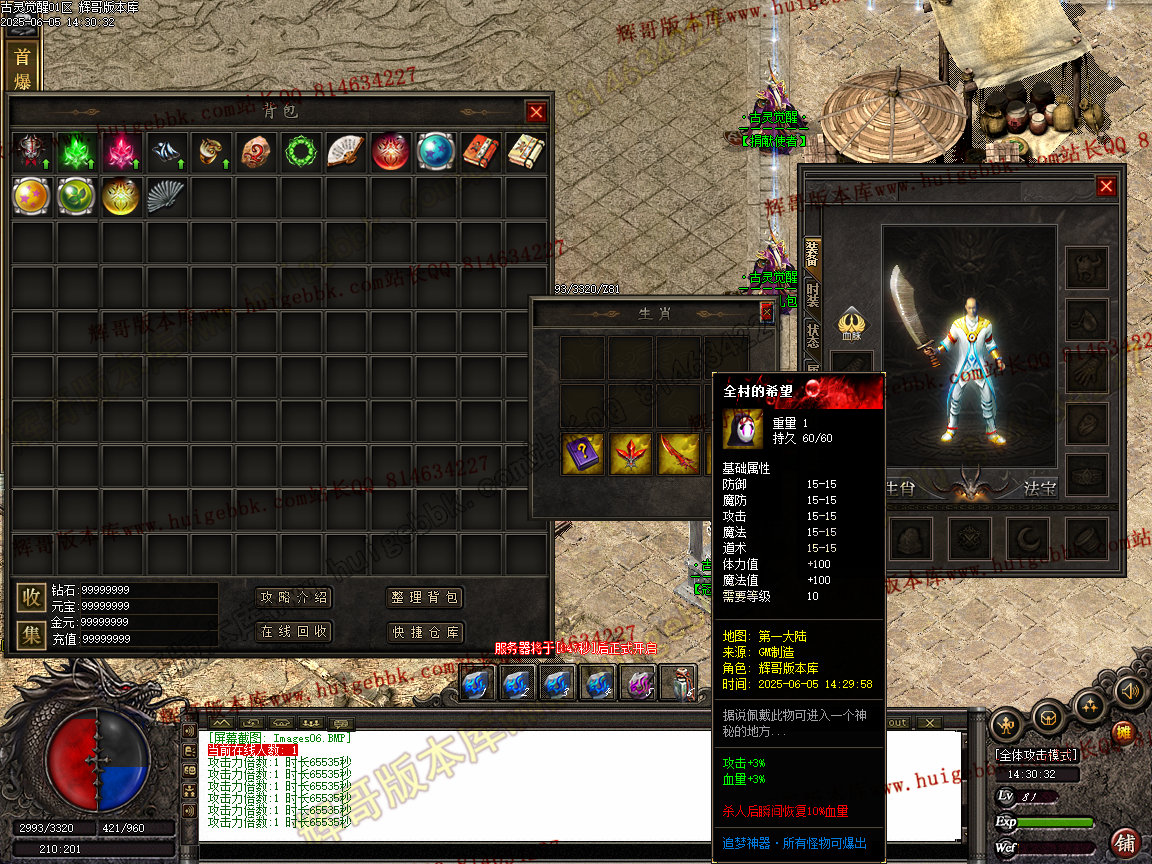Select the green ring item in backpack
Image resolution: width=1152 pixels, height=864 pixels.
click(299, 152)
